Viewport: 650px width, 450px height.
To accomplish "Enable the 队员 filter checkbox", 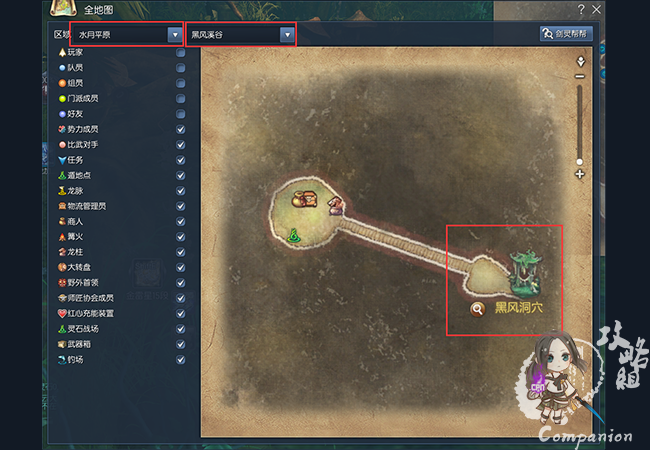I will click(x=180, y=68).
